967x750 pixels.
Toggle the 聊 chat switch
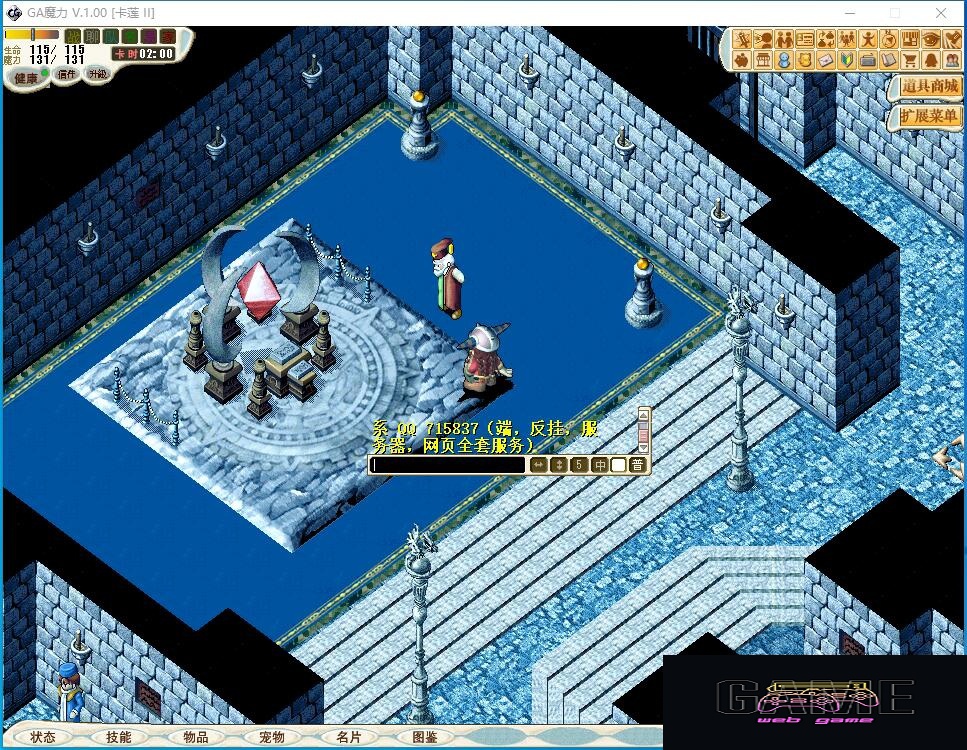coord(91,37)
